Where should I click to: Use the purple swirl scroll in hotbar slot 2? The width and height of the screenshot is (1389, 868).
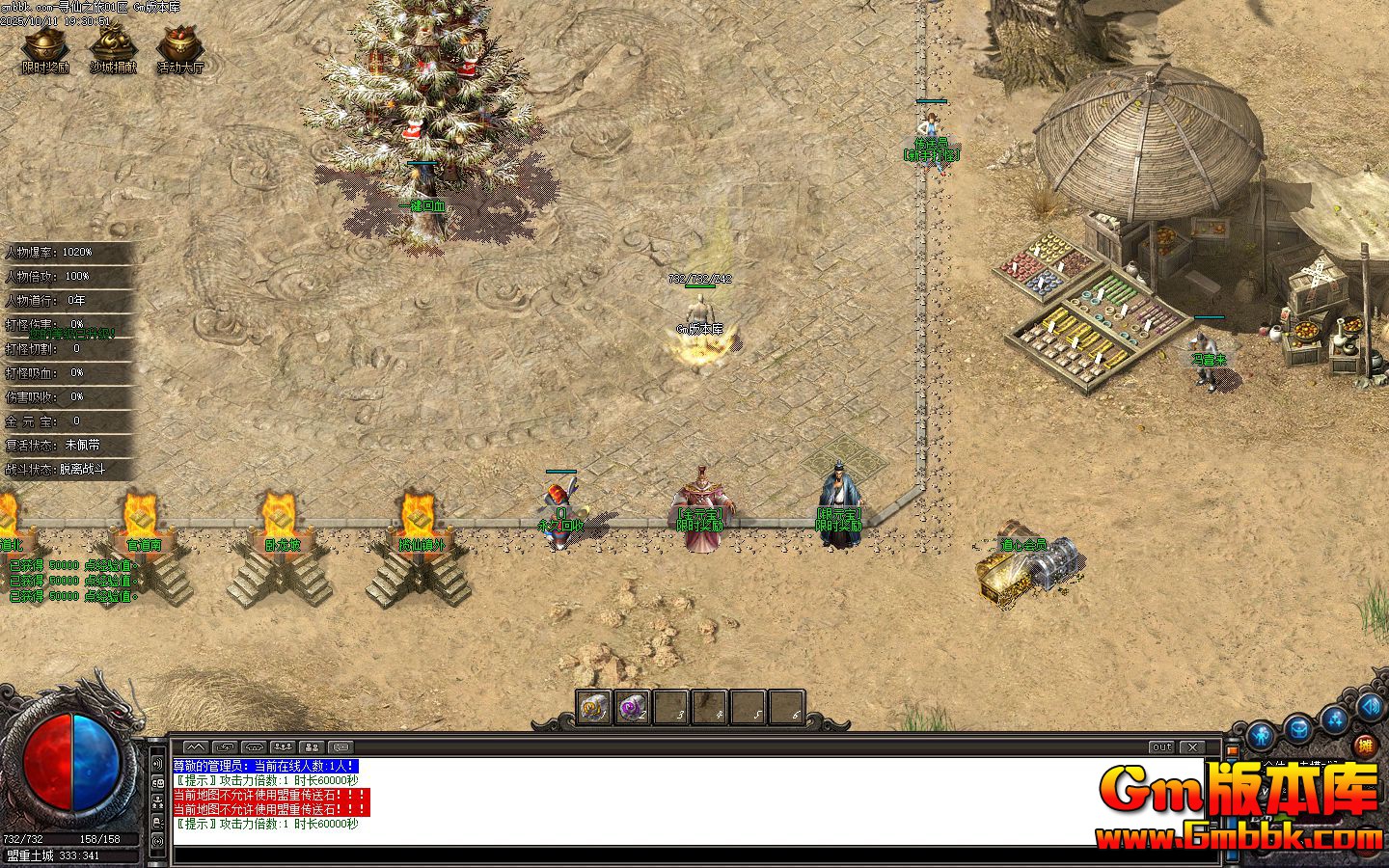point(633,708)
